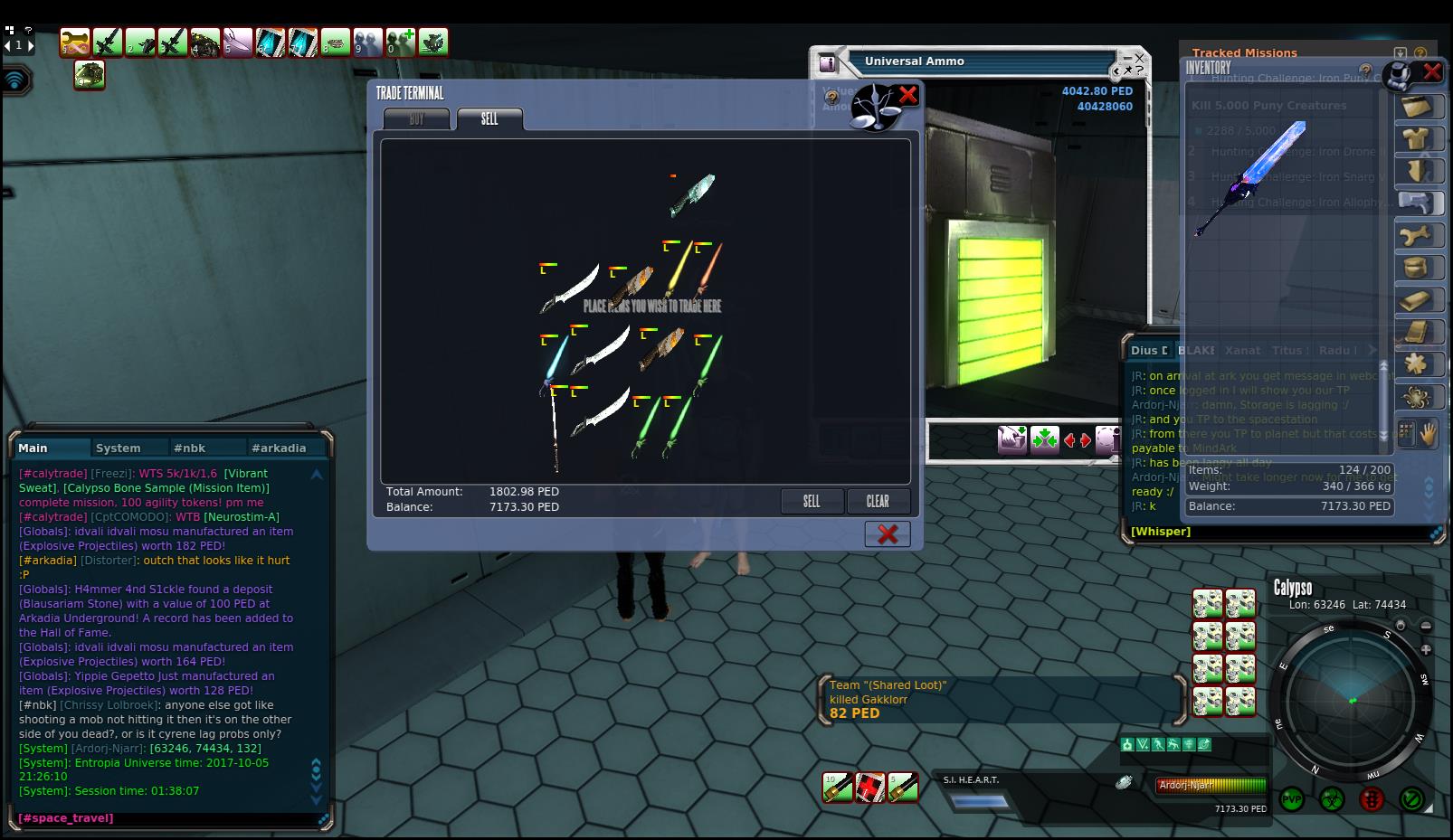Click the Calypso radar minimap
Image resolution: width=1453 pixels, height=840 pixels.
[x=1352, y=701]
